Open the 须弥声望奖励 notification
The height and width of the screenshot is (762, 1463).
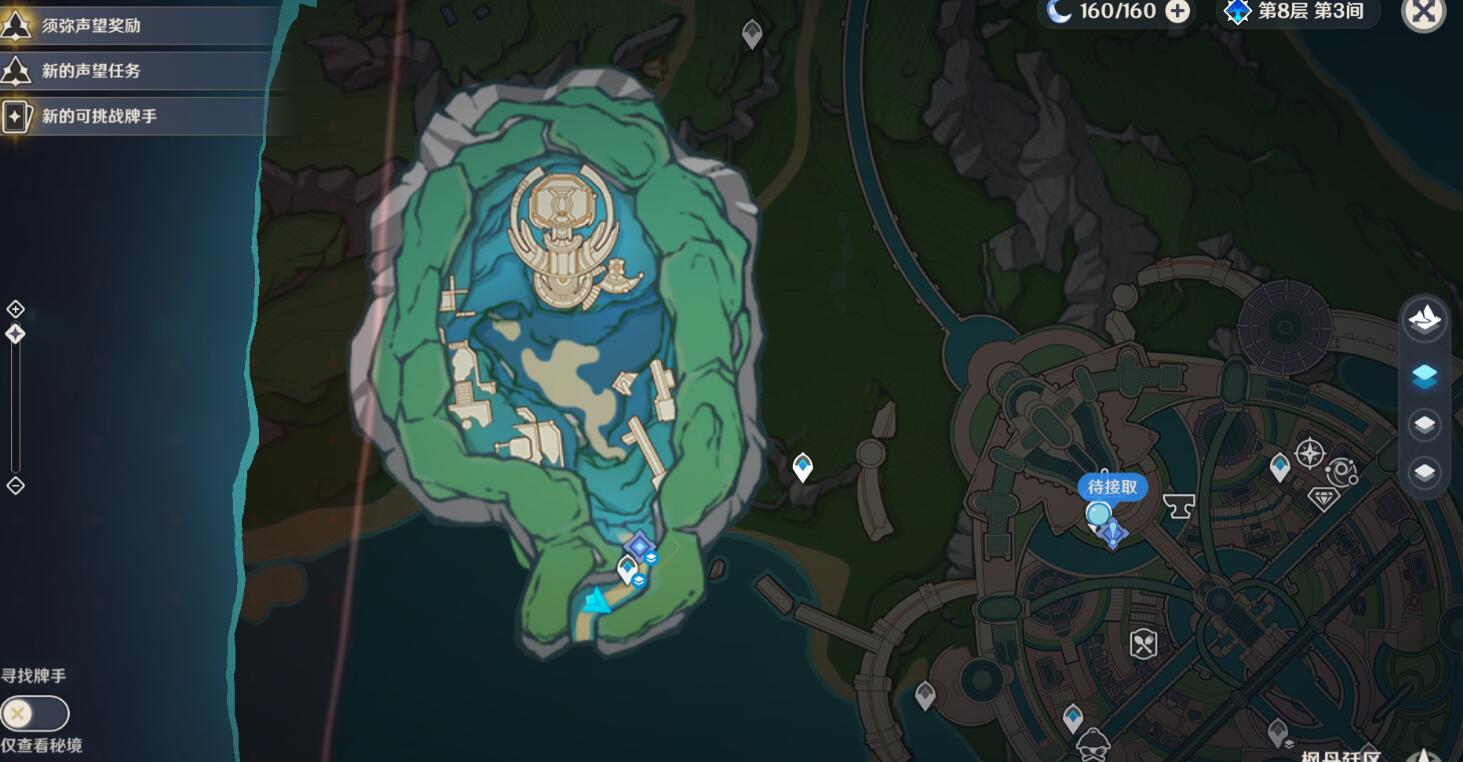tap(90, 26)
